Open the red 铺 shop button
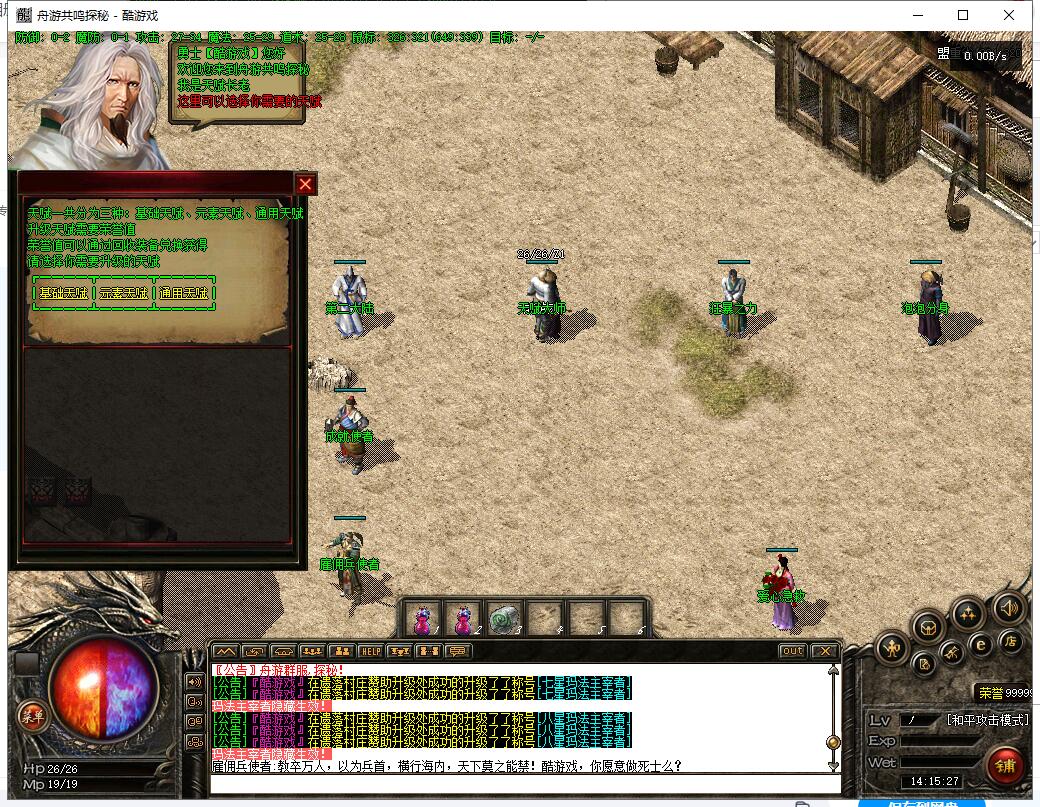The image size is (1040, 807). pyautogui.click(x=1003, y=765)
